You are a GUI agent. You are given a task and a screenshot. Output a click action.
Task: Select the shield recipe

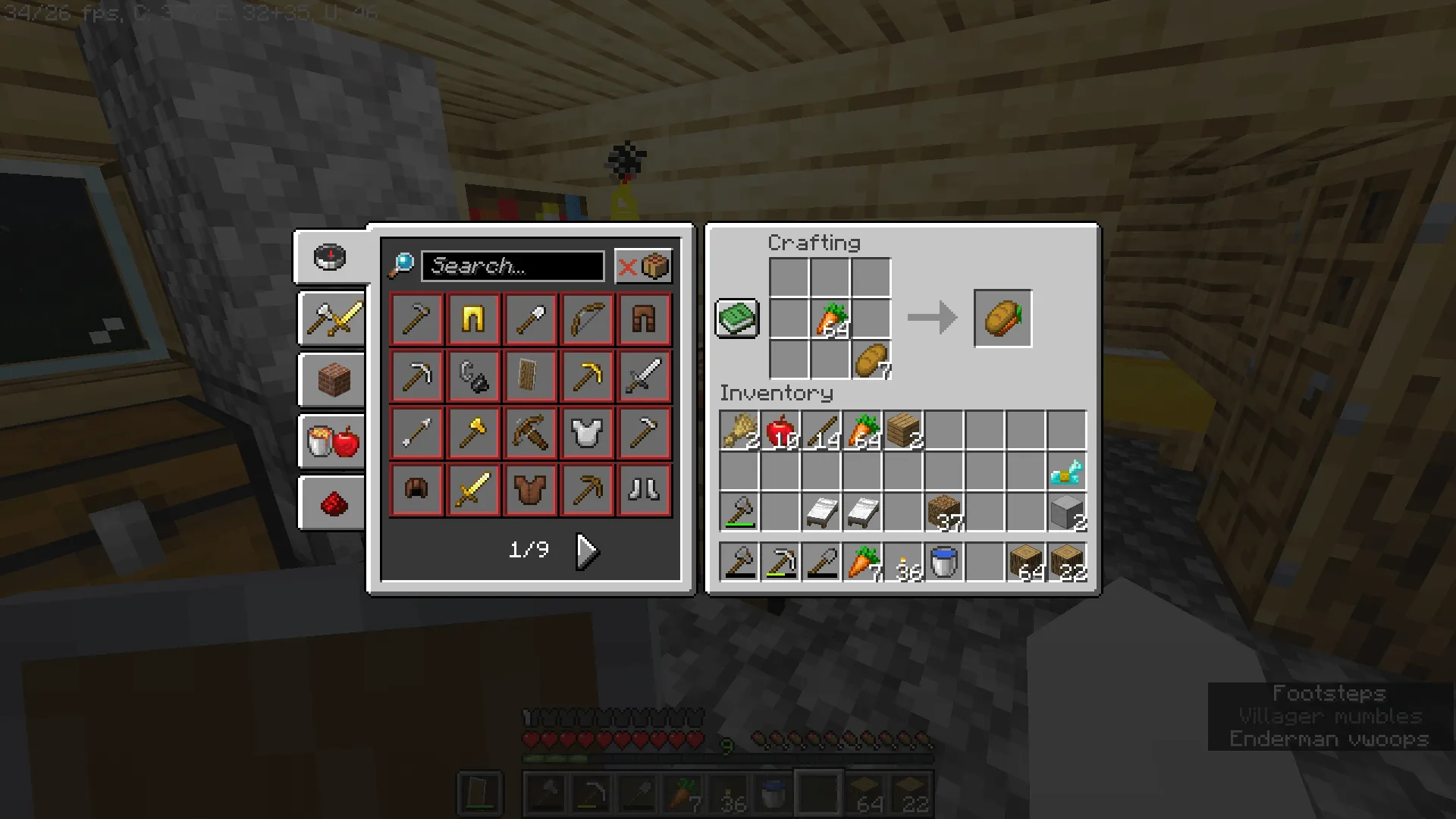(530, 375)
